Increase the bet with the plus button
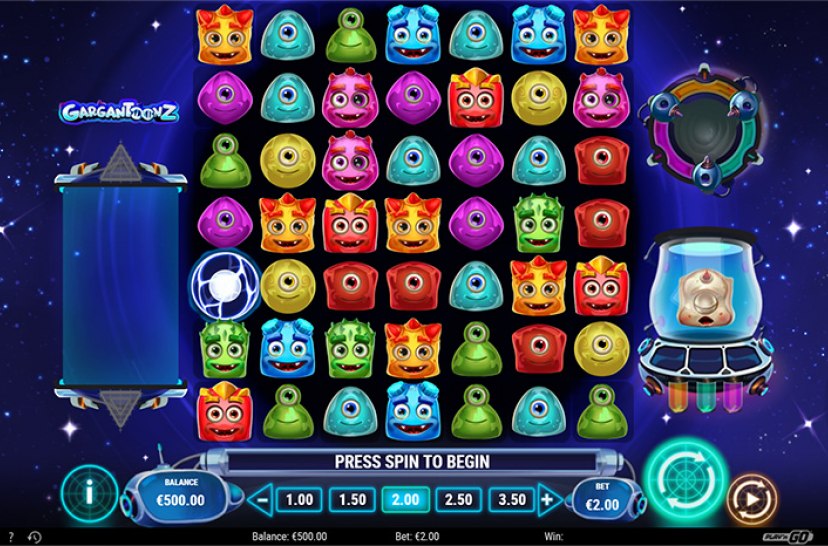This screenshot has height=546, width=828. pos(547,498)
